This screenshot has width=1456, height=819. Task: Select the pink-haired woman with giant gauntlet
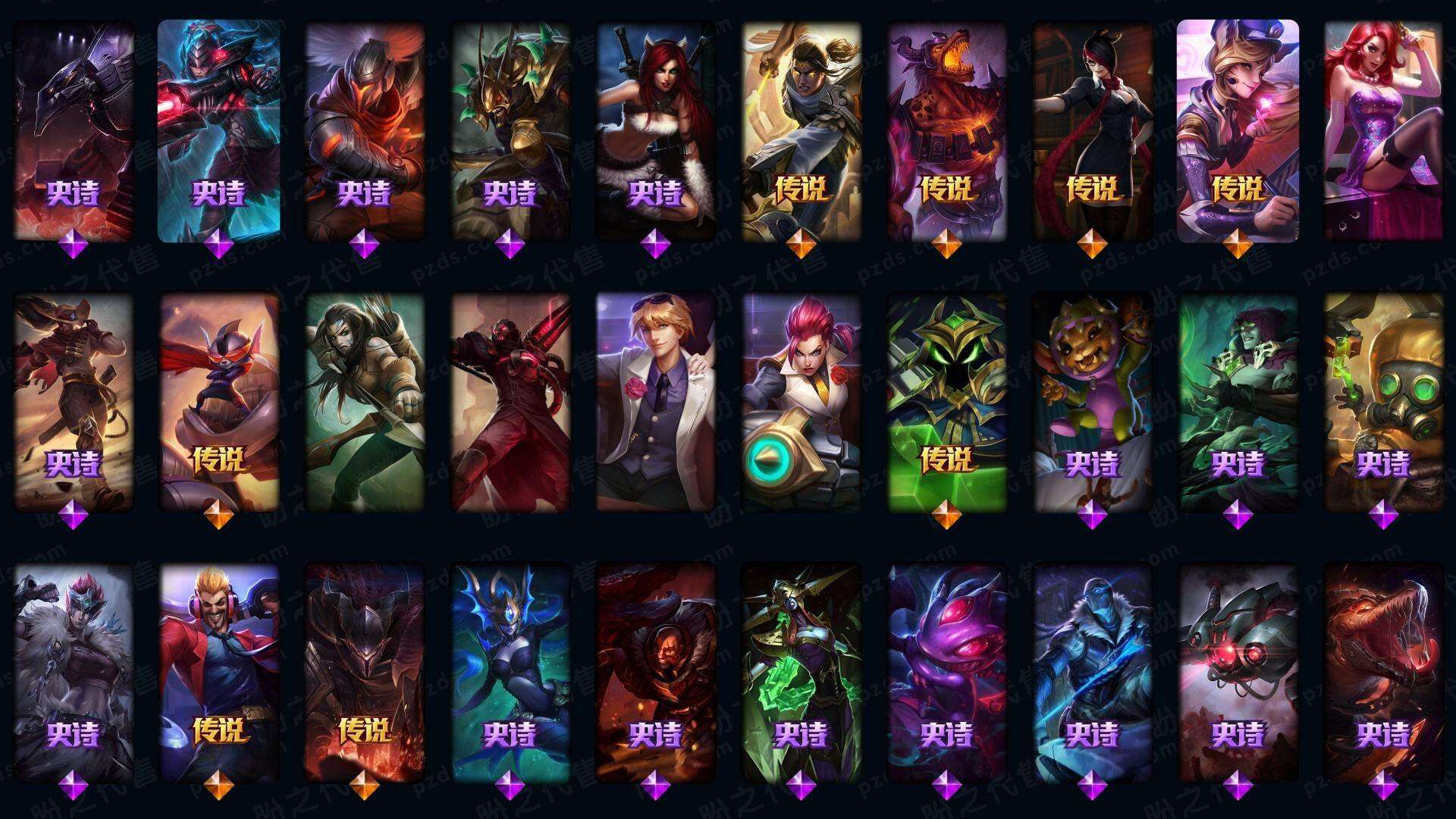point(801,402)
